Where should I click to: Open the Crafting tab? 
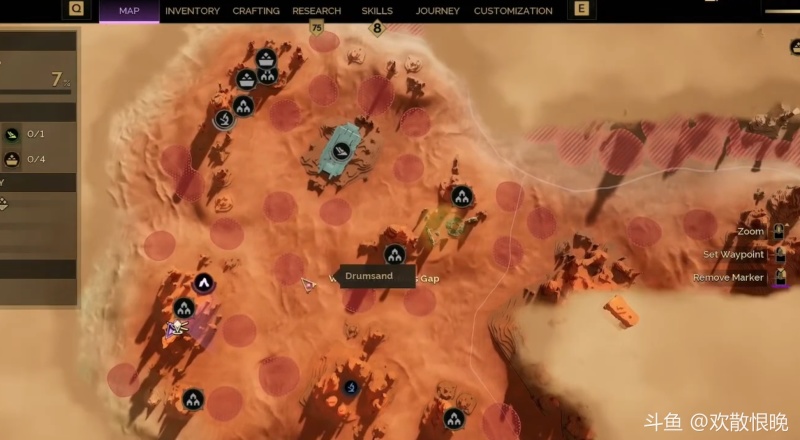click(256, 11)
